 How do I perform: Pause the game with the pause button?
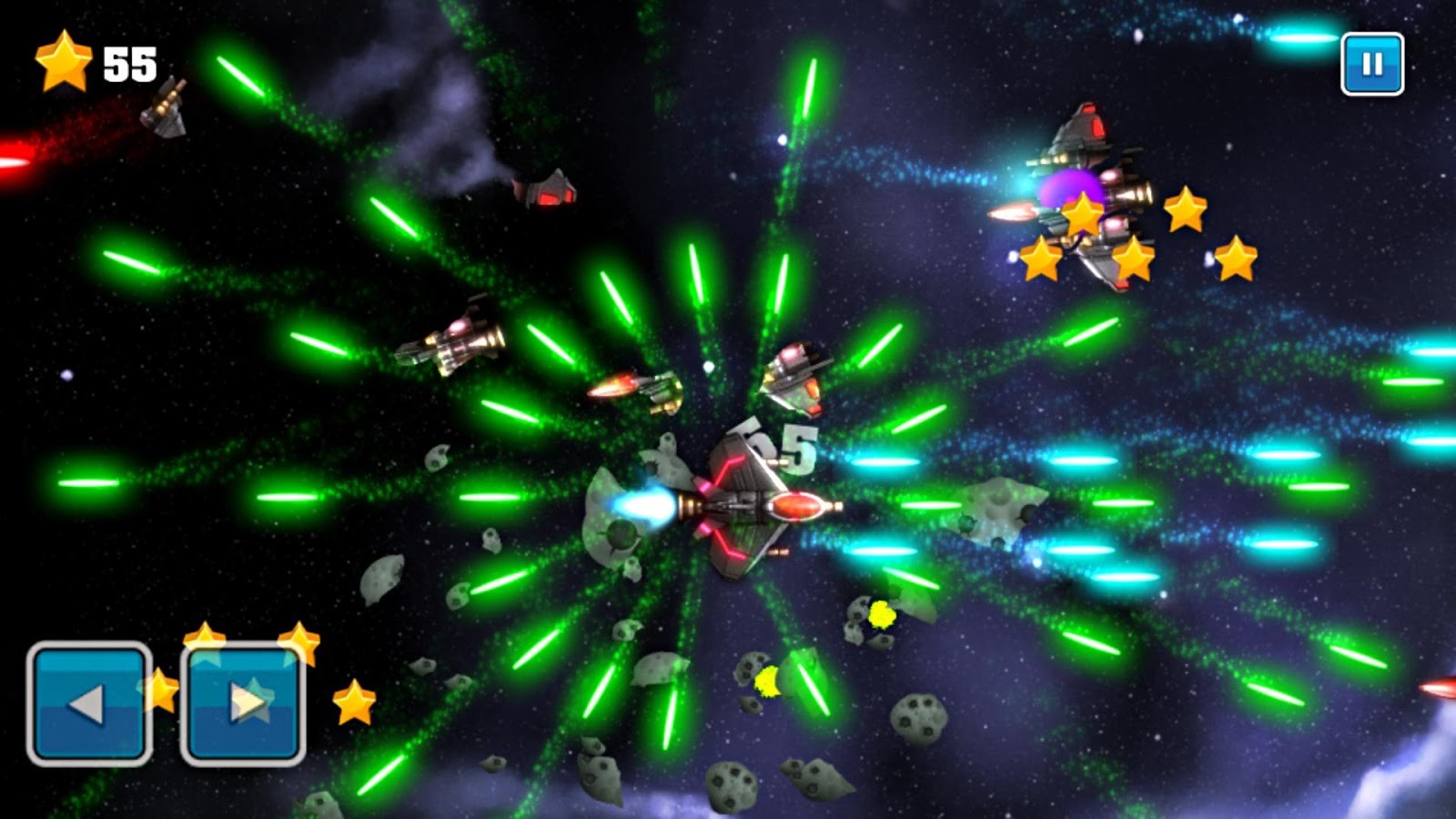pos(1371,64)
